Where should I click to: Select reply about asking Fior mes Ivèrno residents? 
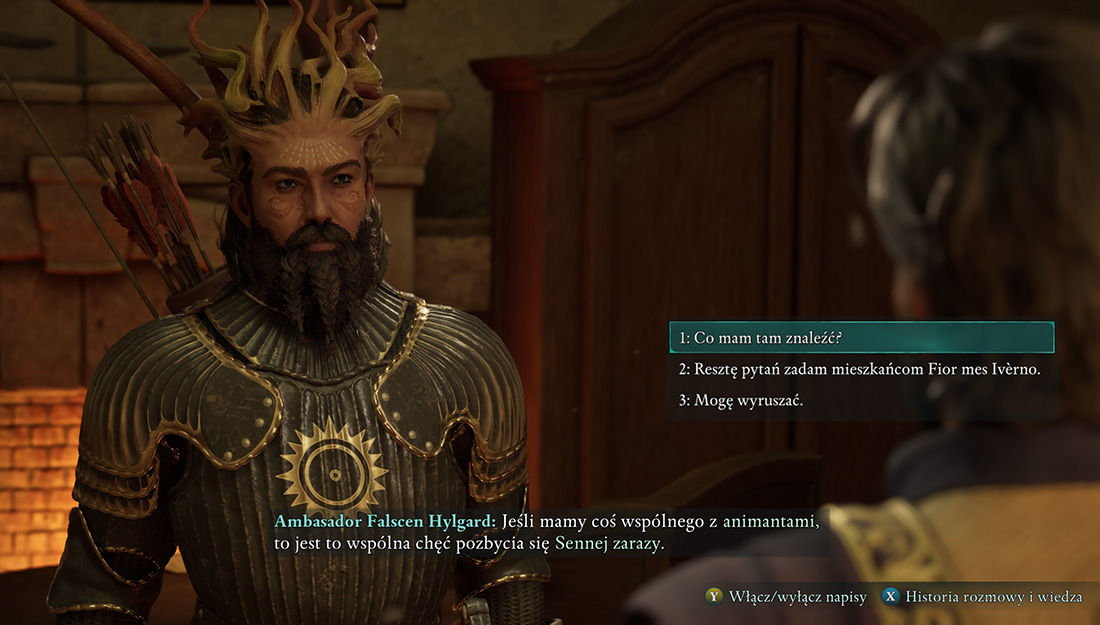click(860, 369)
